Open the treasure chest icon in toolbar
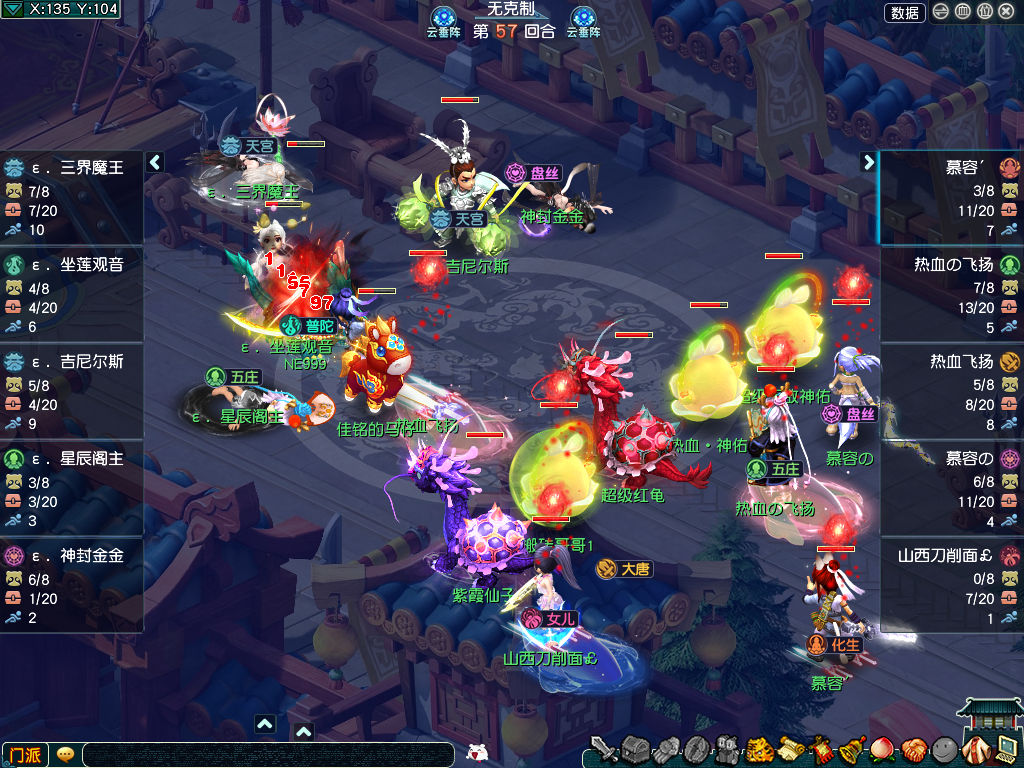 (x=636, y=748)
